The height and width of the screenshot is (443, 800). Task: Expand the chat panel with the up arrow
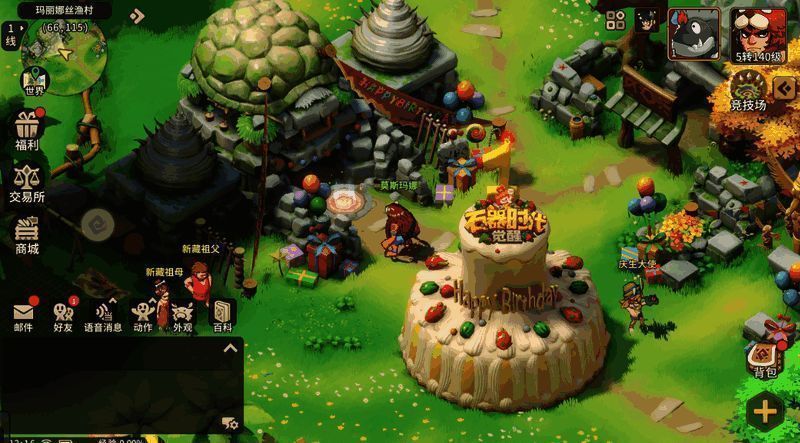tap(230, 348)
